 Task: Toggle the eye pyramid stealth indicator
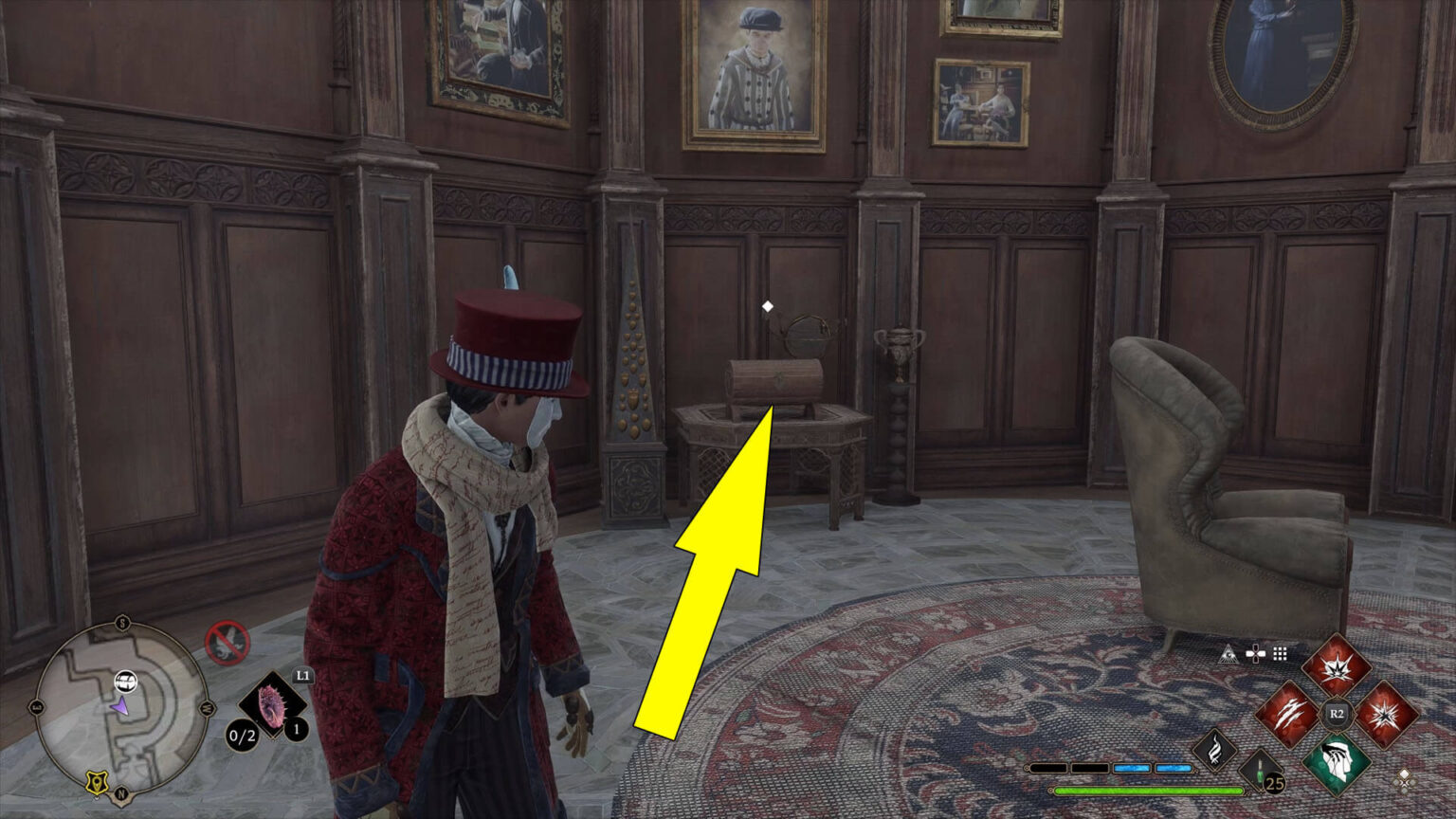1229,654
